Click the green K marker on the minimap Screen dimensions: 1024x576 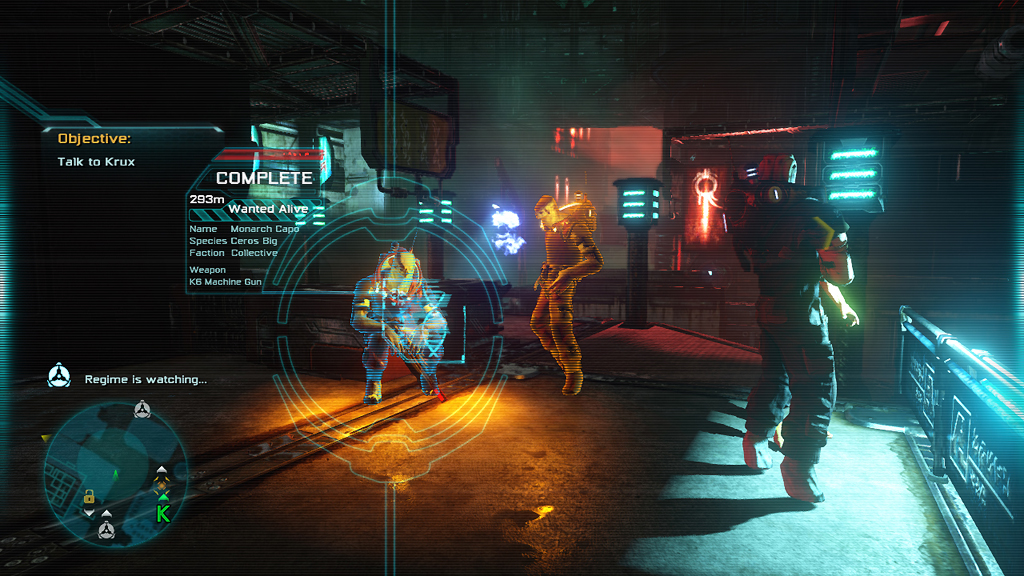[162, 514]
